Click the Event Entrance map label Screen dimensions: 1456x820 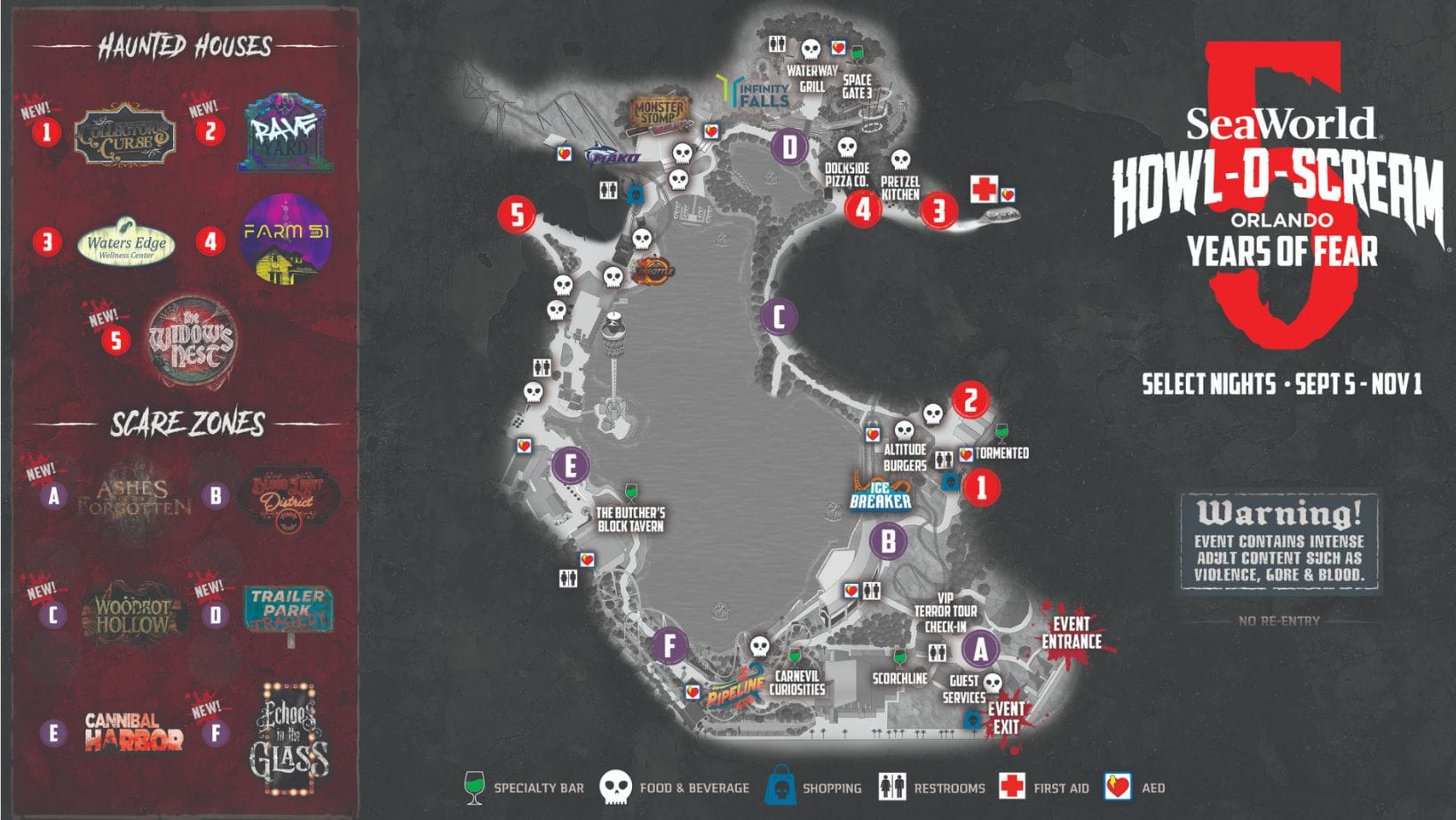pos(1072,633)
